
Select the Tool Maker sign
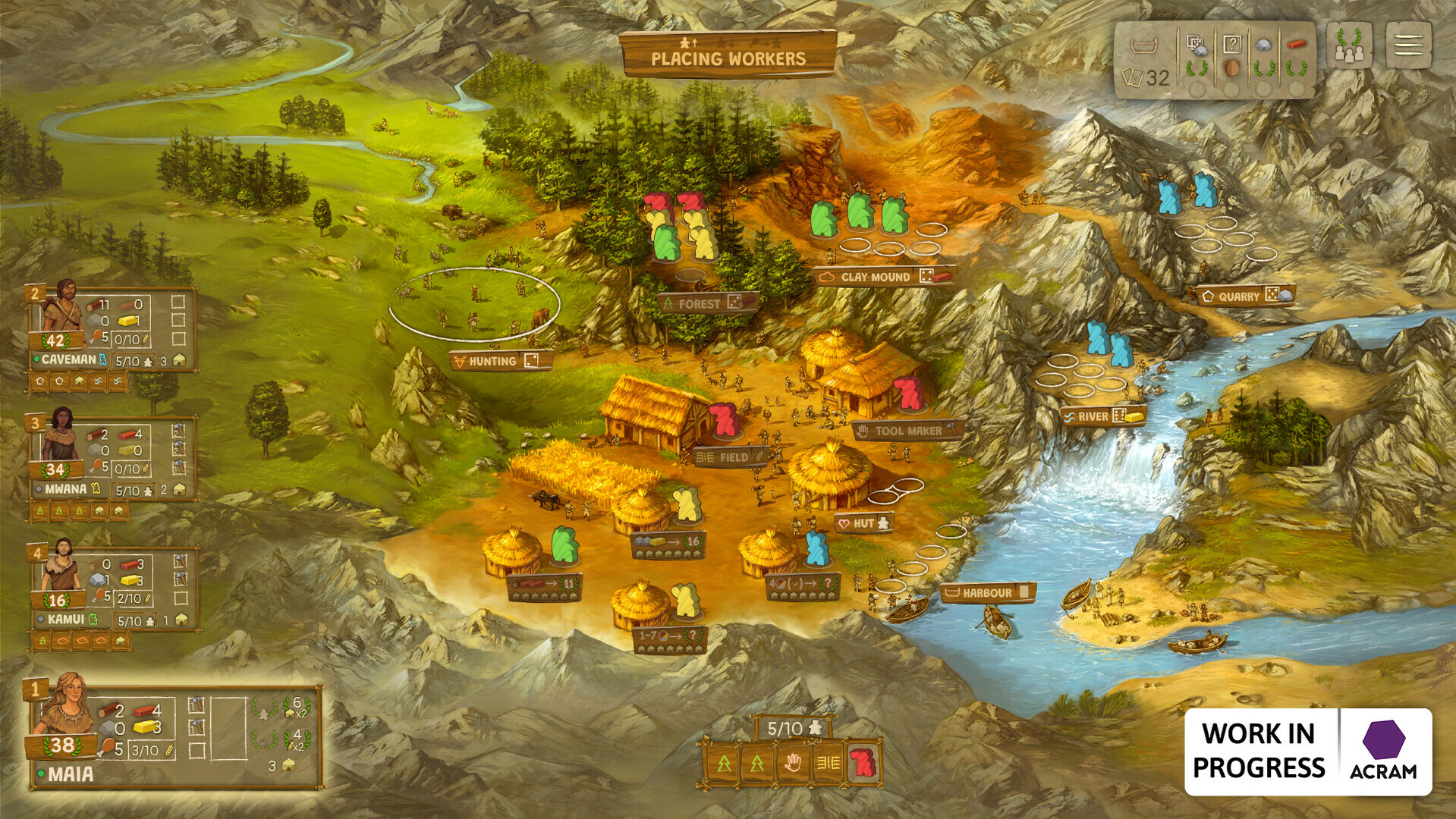pyautogui.click(x=907, y=431)
